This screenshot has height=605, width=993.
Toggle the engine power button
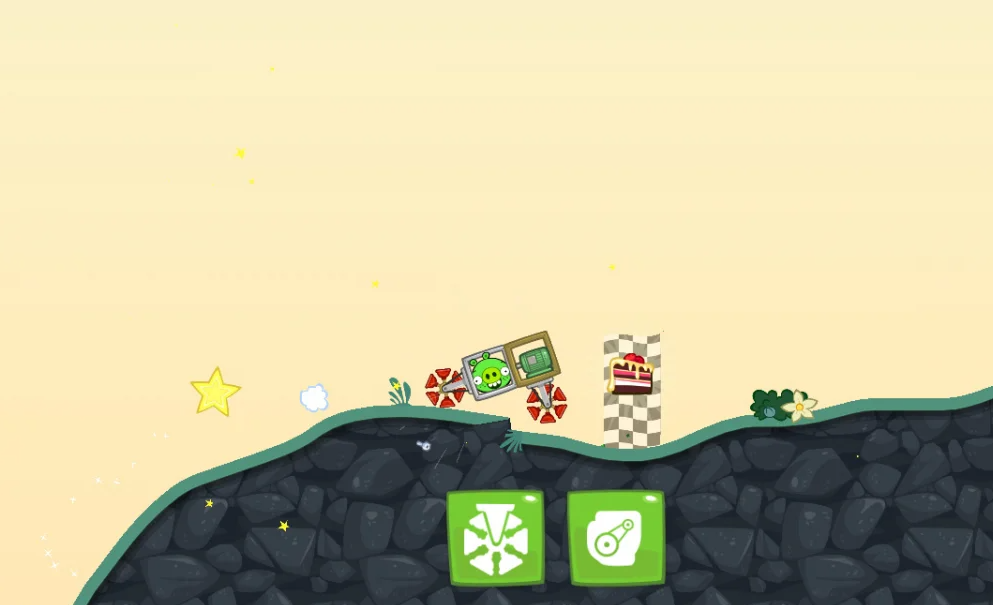click(x=616, y=537)
